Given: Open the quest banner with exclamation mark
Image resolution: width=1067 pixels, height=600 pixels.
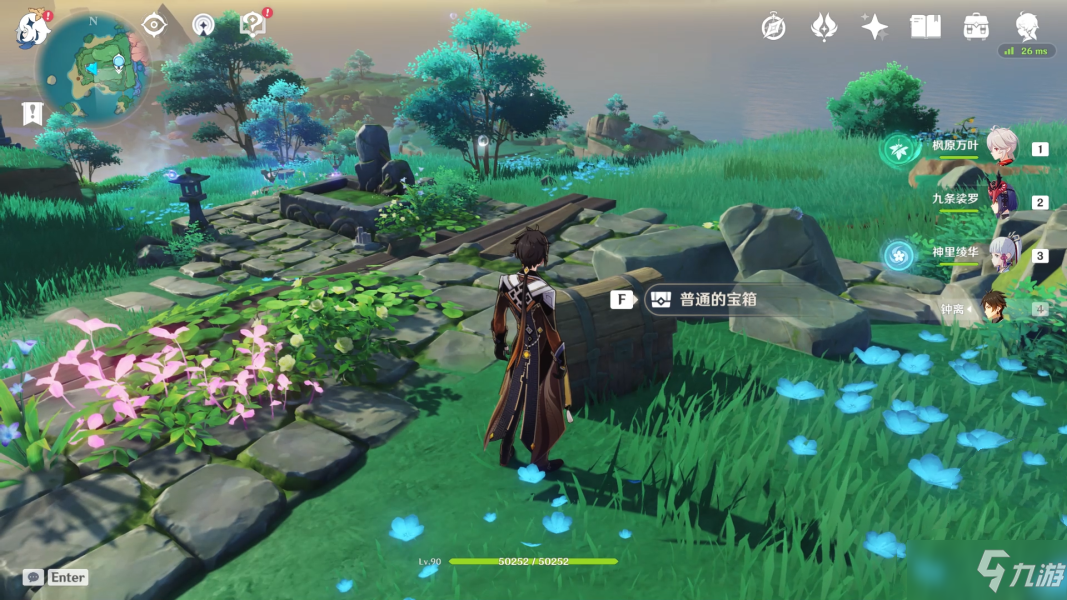Looking at the screenshot, I should click(34, 113).
